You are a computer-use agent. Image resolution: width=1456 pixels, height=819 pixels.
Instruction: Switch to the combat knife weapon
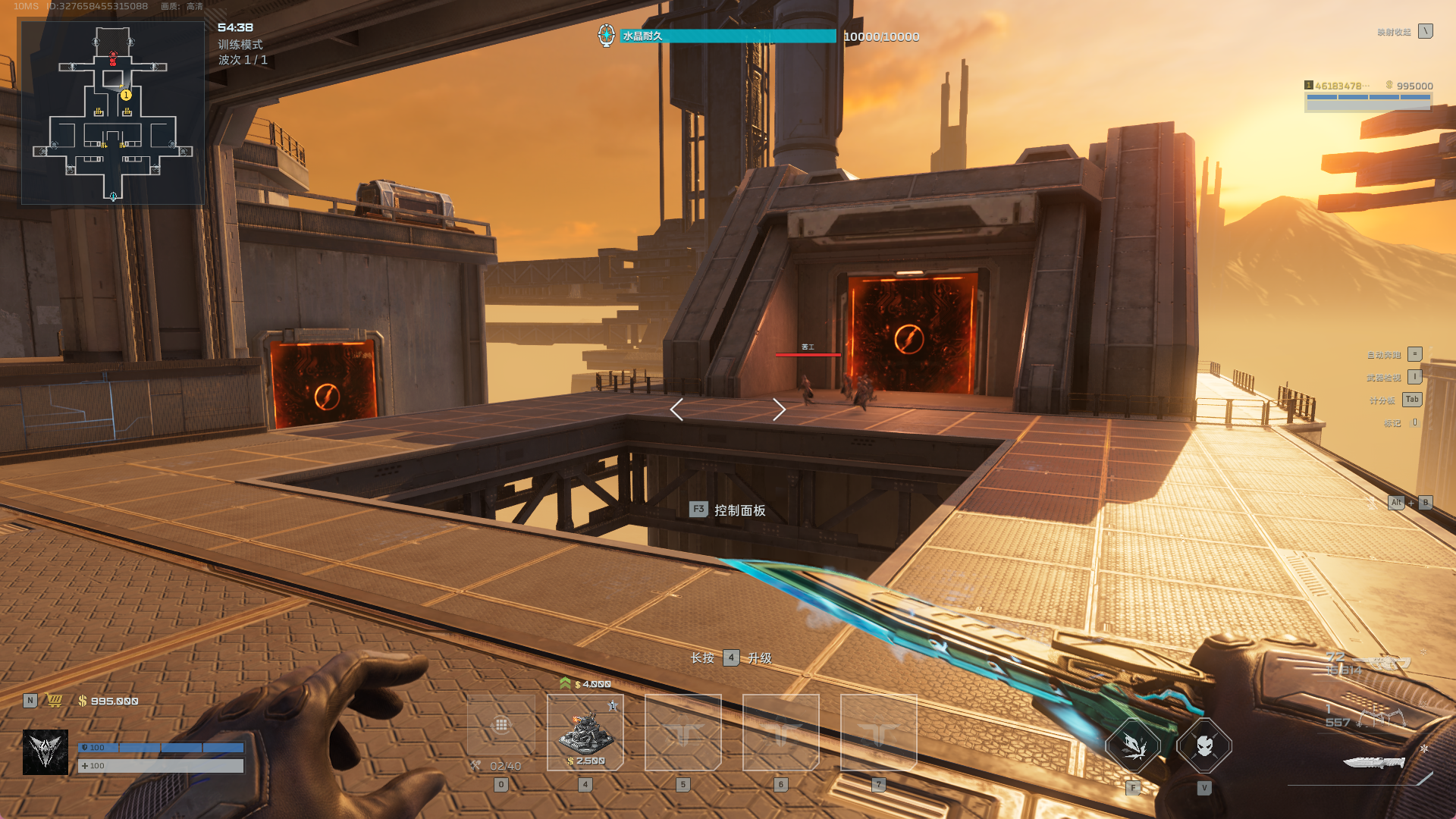point(1373,761)
